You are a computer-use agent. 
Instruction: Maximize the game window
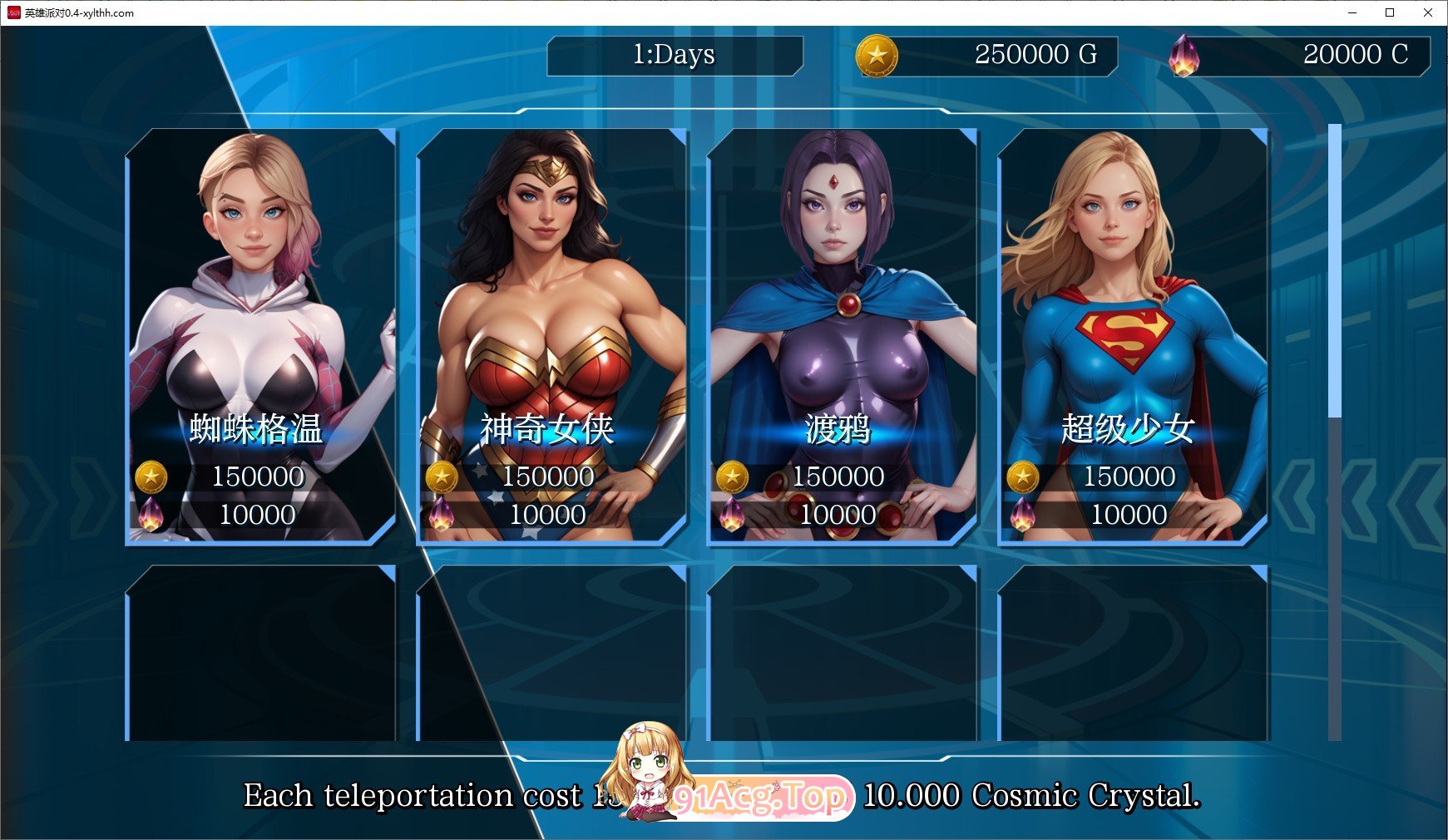(1390, 12)
